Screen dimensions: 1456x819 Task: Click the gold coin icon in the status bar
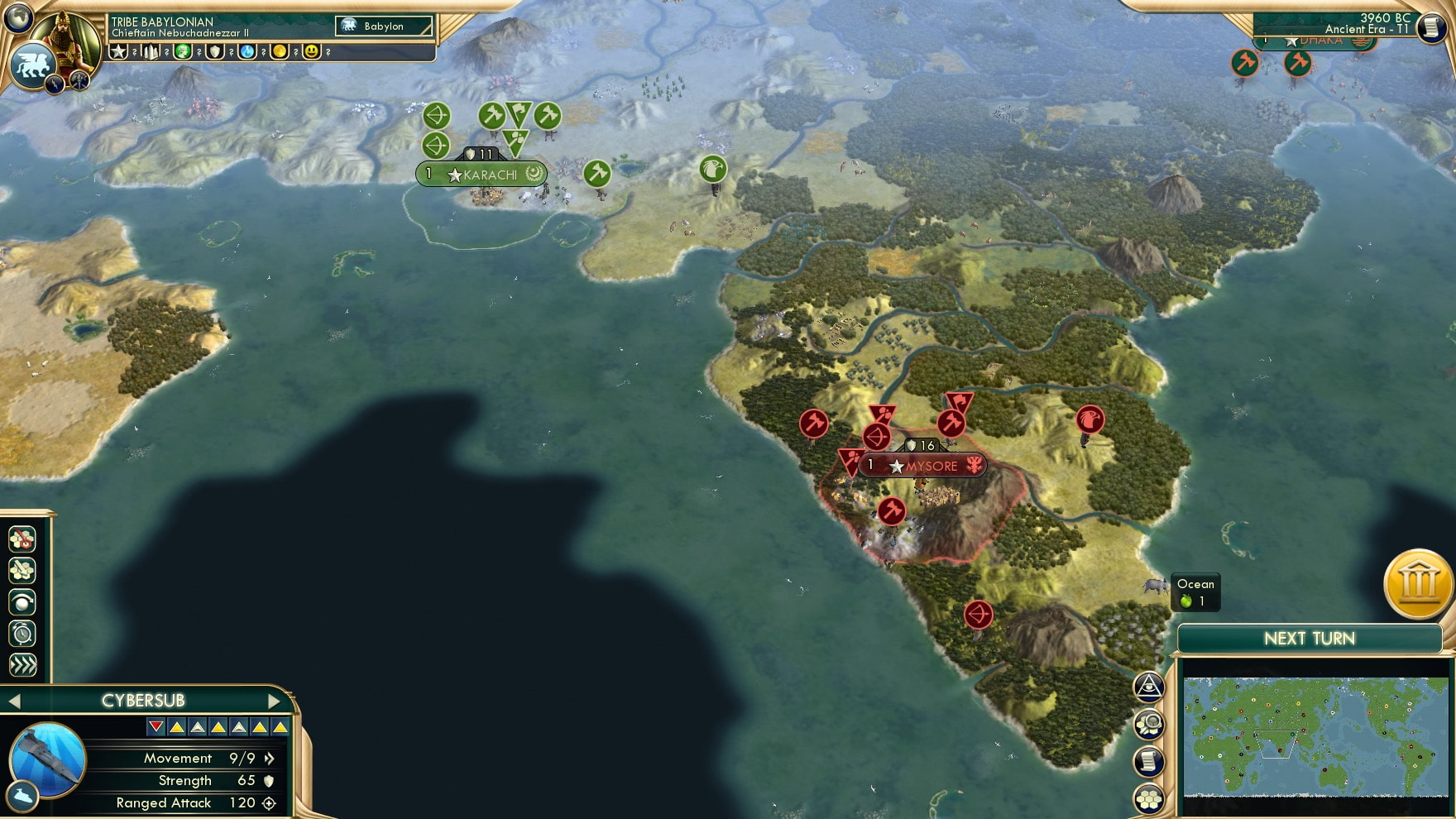tap(280, 51)
